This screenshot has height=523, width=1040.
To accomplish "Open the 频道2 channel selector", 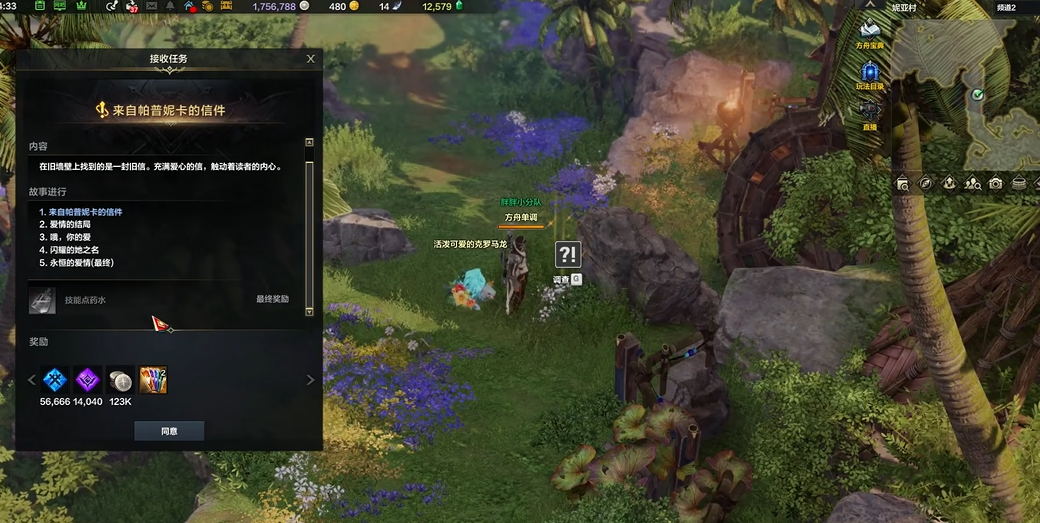I will [x=1006, y=7].
